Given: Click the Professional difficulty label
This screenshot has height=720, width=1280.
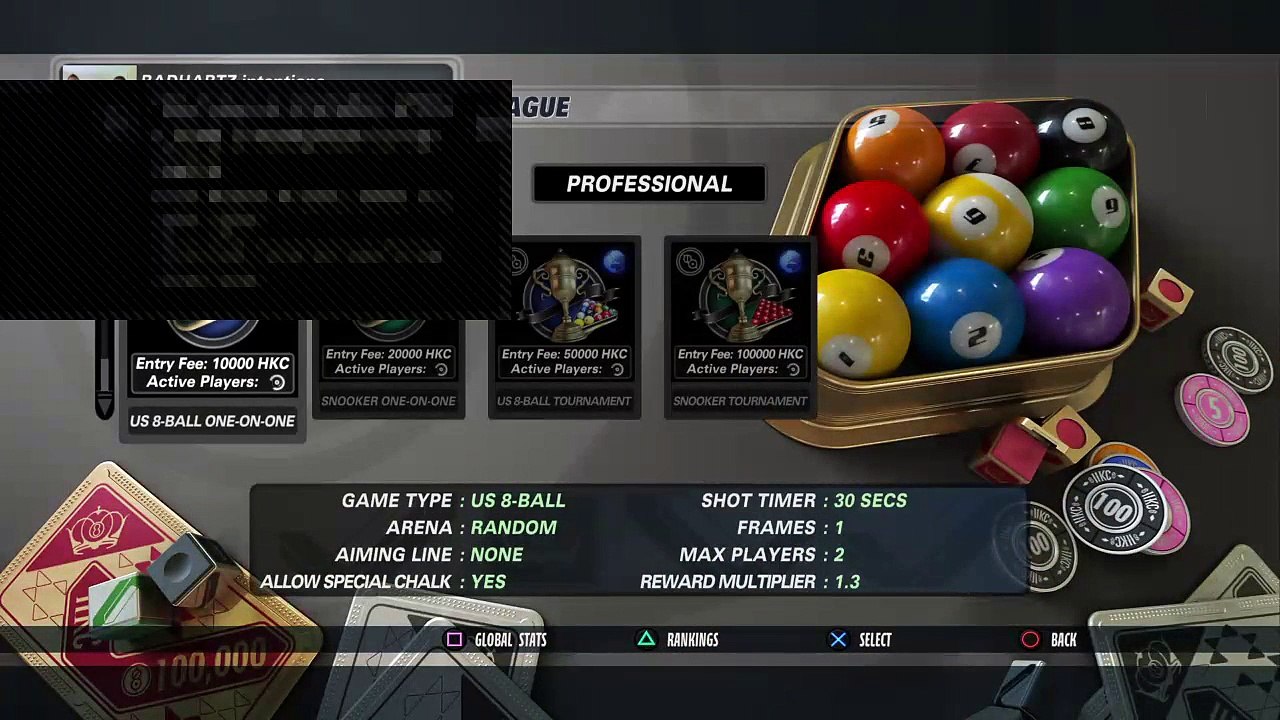Looking at the screenshot, I should (x=649, y=184).
